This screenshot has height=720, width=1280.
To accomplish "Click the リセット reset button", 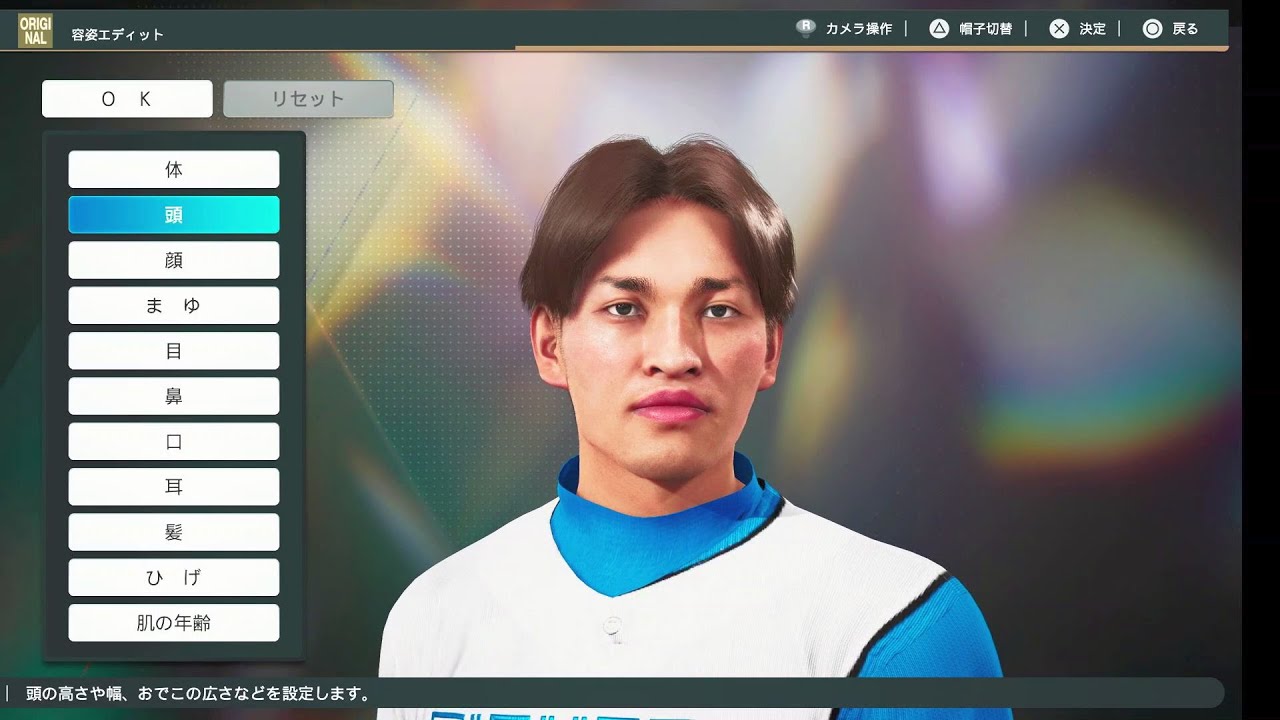I will click(308, 99).
